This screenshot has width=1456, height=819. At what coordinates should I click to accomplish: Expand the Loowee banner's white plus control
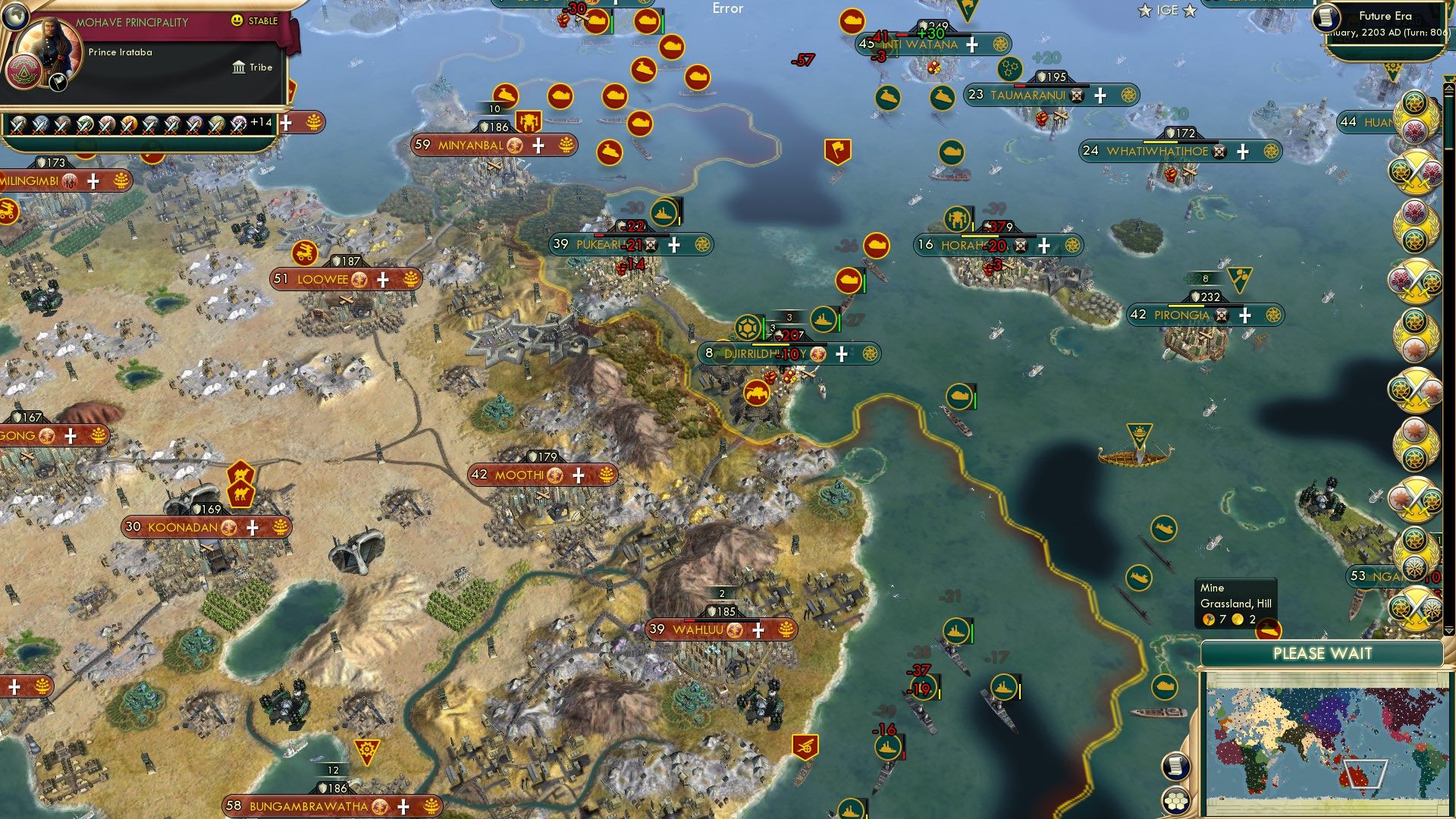click(383, 280)
